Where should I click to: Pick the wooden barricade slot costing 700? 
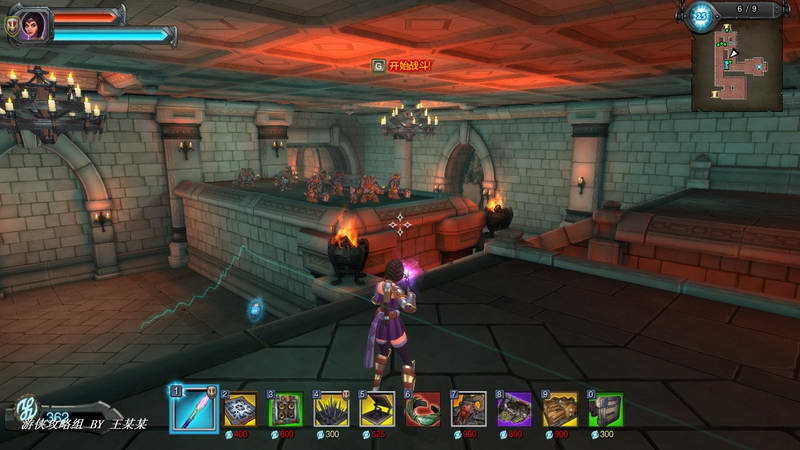pos(560,409)
